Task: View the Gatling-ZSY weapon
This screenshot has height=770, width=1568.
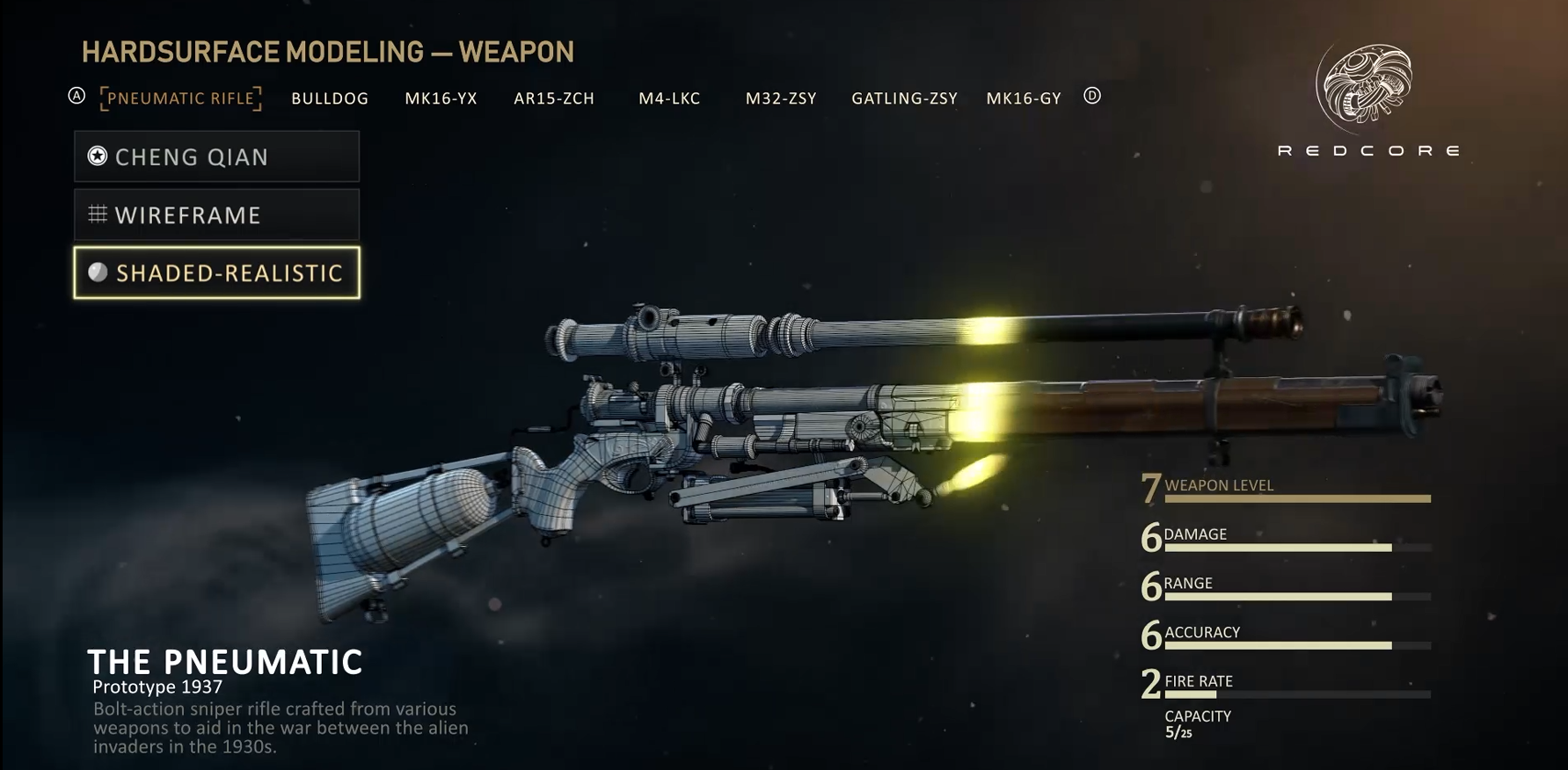Action: [904, 98]
